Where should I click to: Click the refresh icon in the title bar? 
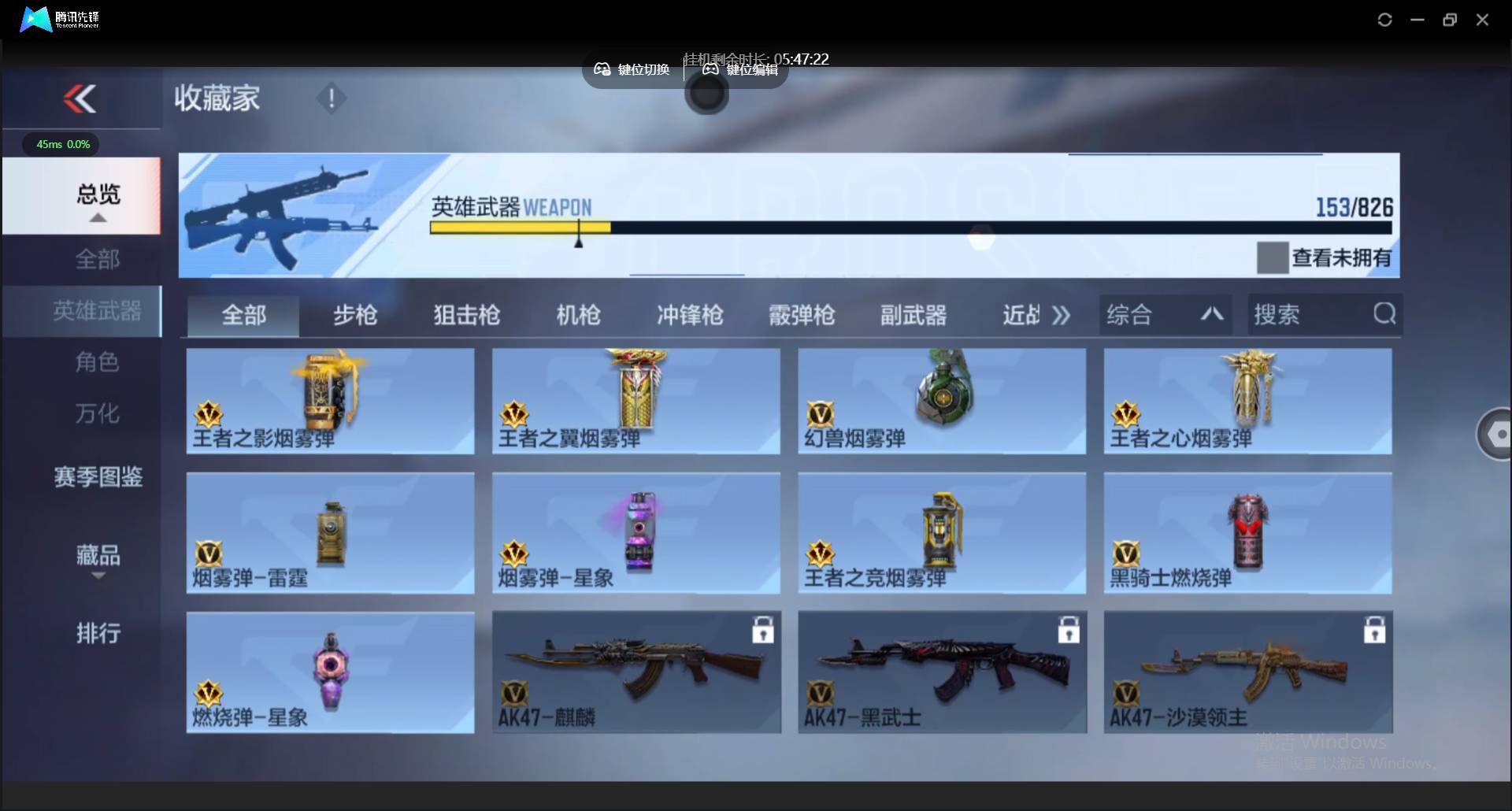(1384, 20)
